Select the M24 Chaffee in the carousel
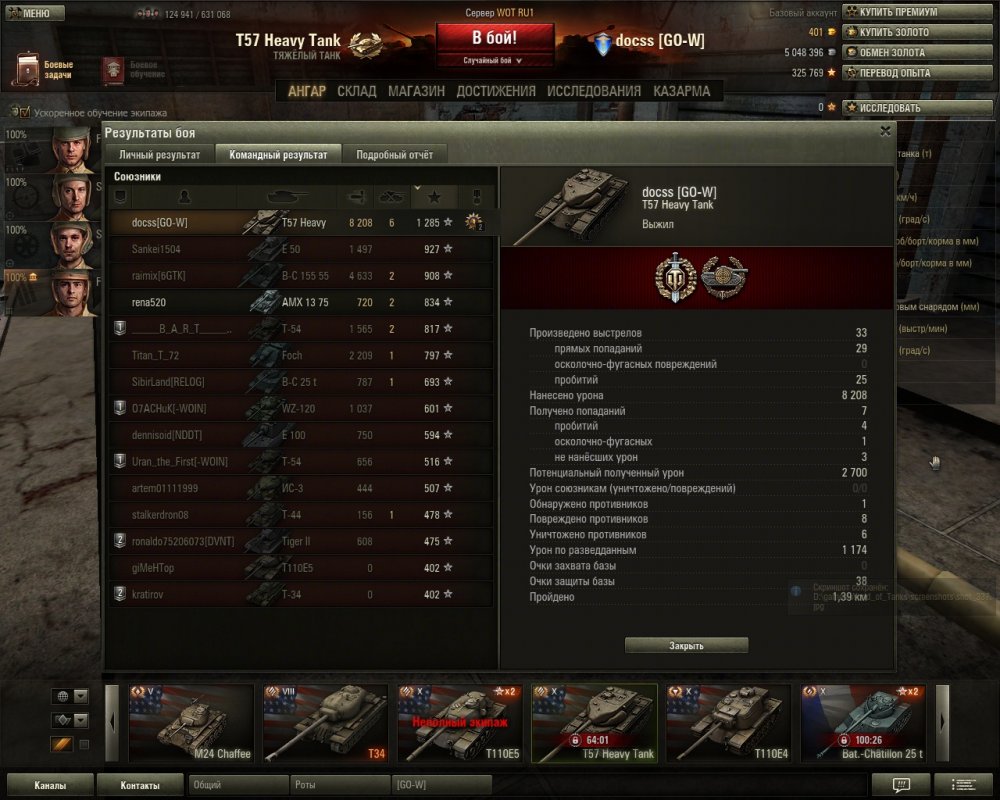1000x800 pixels. pyautogui.click(x=191, y=723)
